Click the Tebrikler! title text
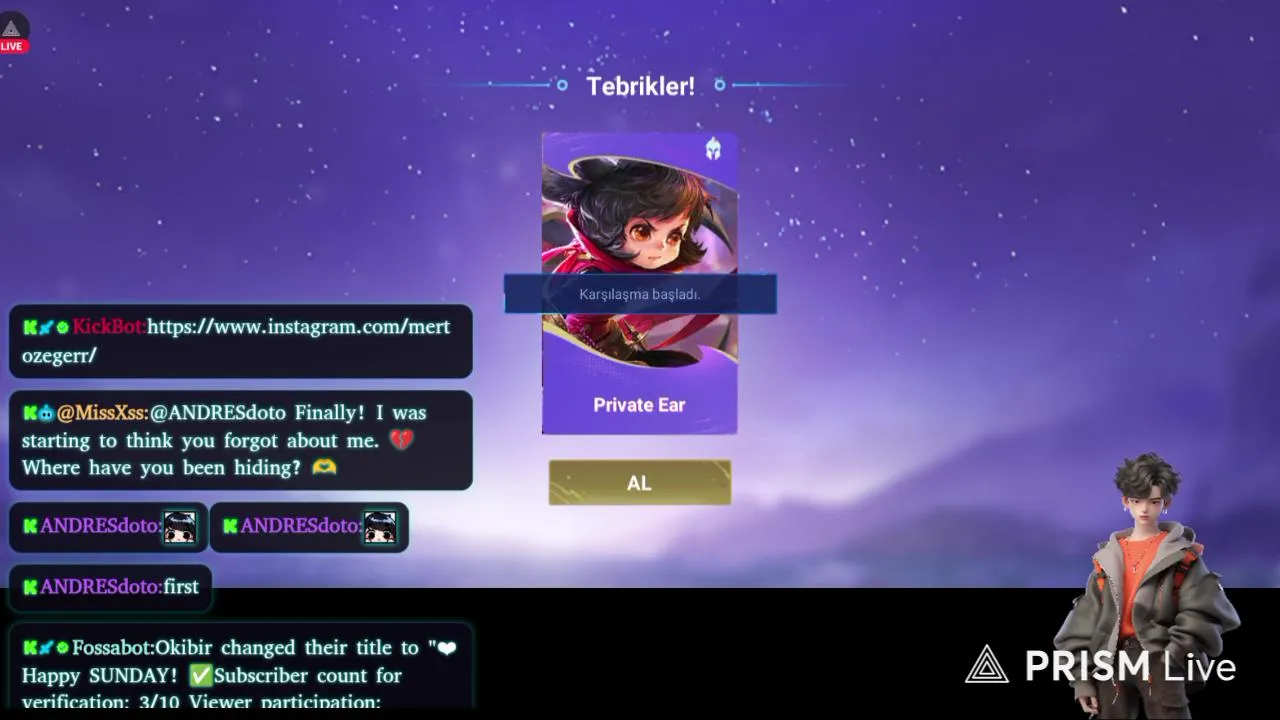This screenshot has height=720, width=1280. (x=640, y=86)
